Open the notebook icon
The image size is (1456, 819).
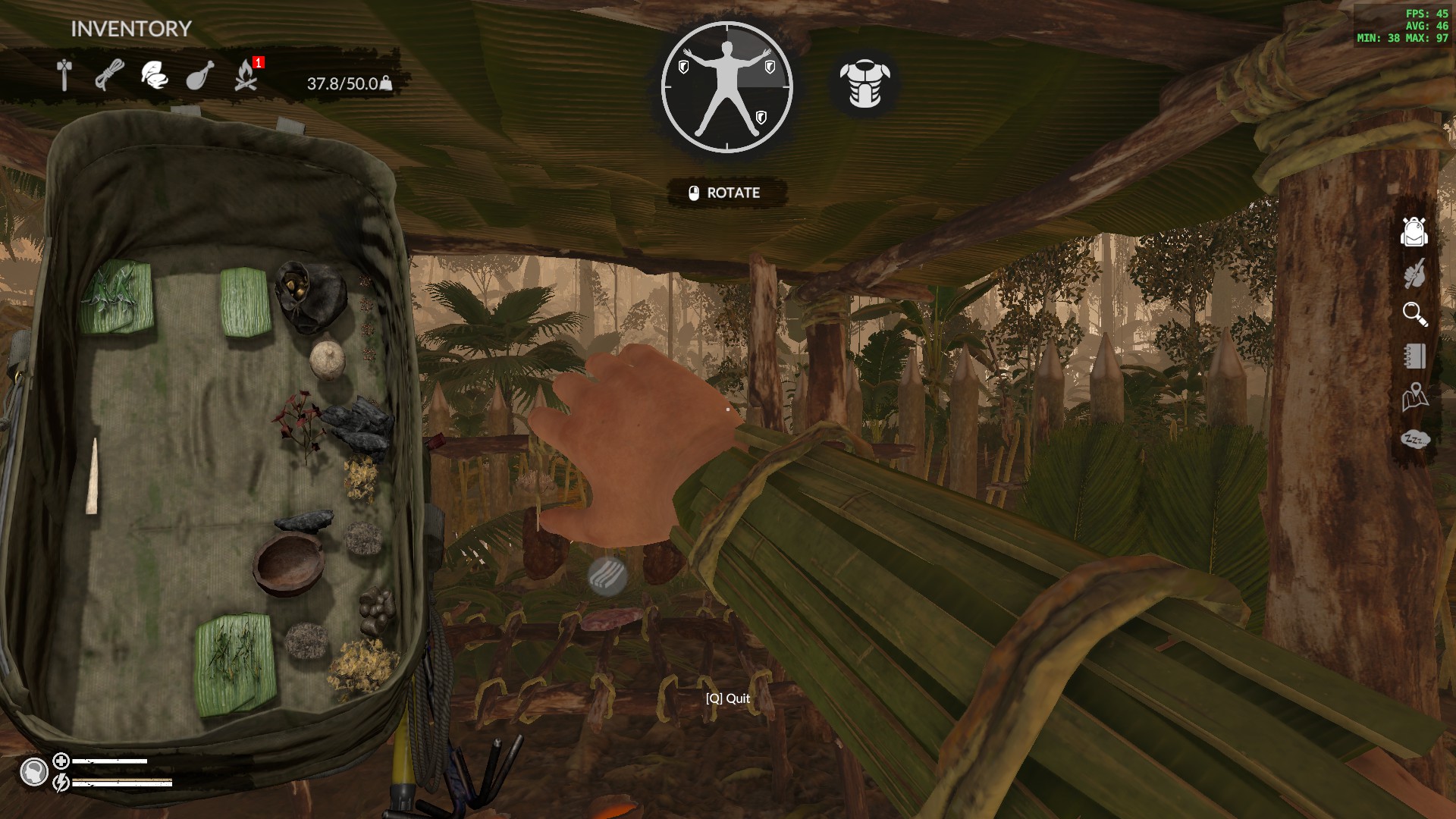[x=1414, y=356]
